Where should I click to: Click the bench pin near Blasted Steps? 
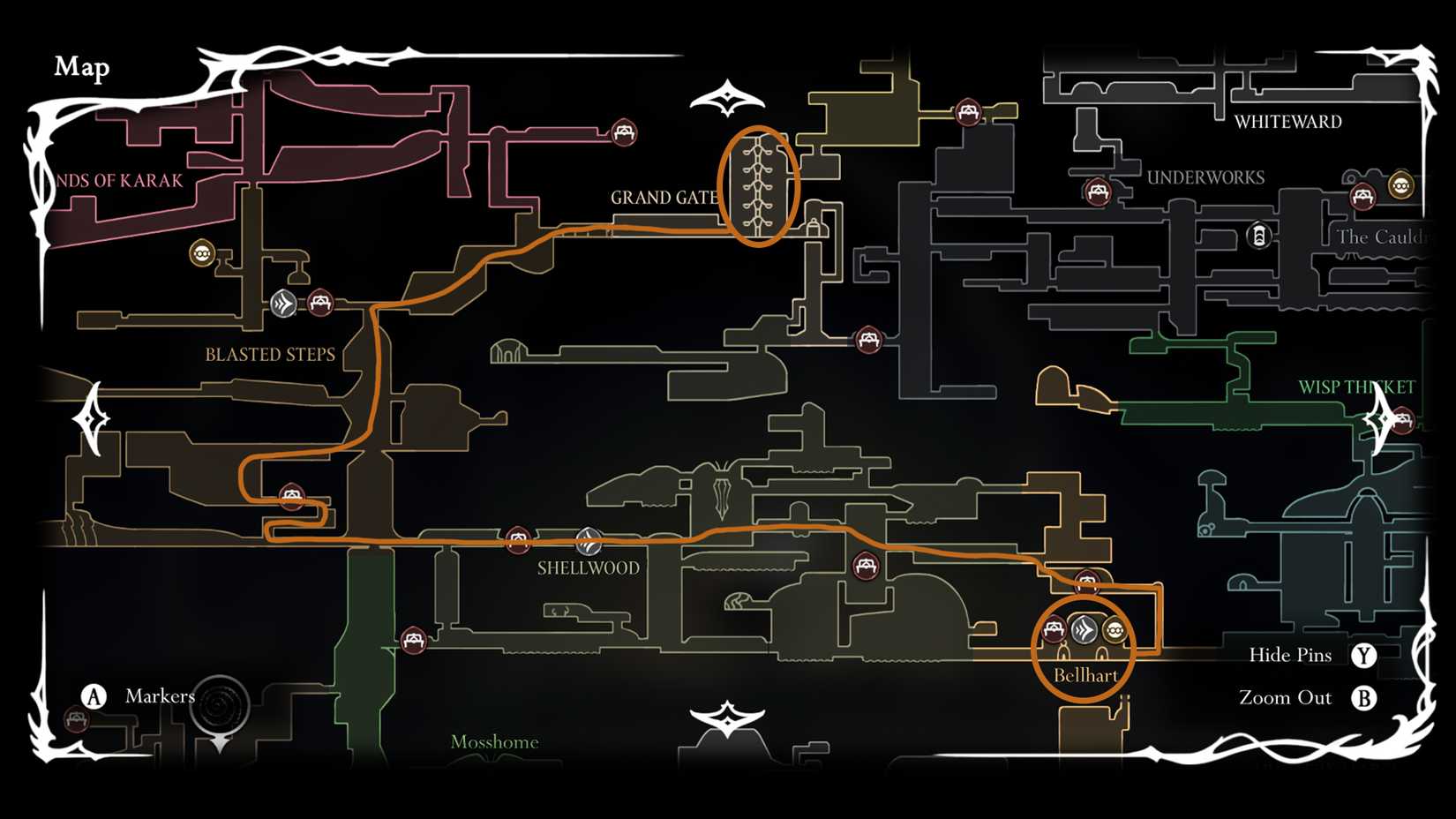(319, 303)
